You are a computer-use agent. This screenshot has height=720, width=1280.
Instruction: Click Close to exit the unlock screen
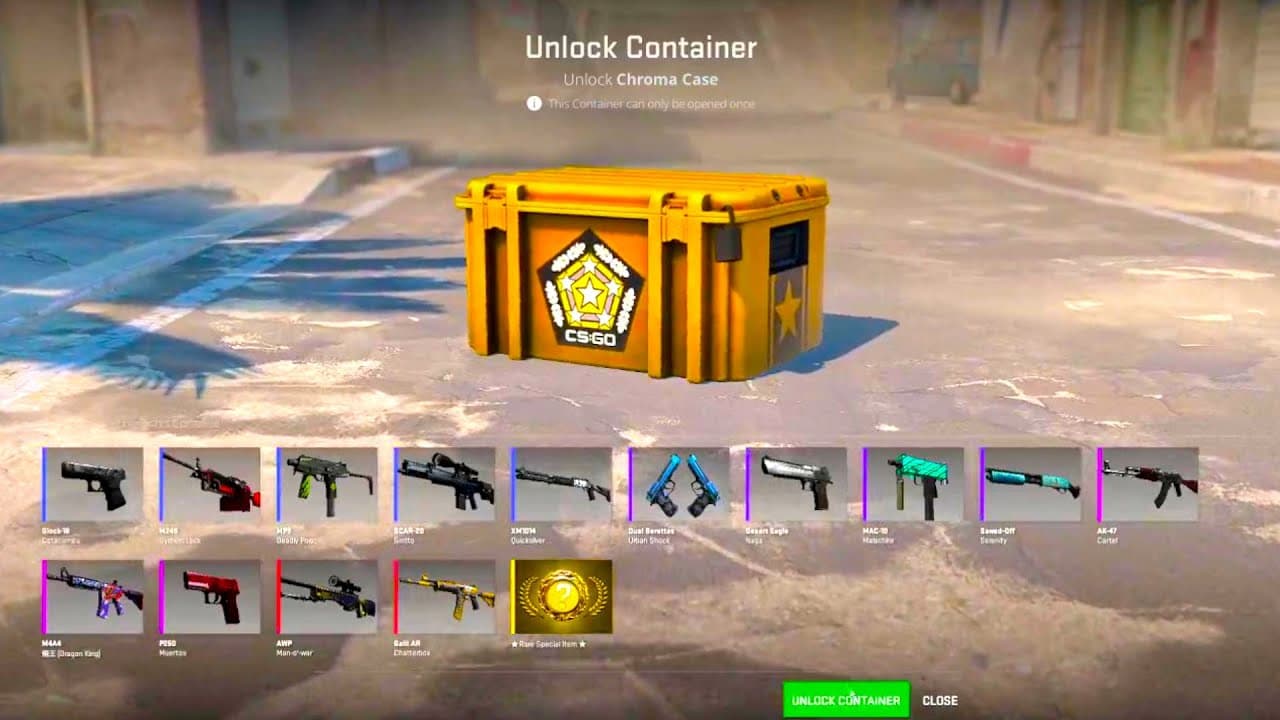pos(941,700)
